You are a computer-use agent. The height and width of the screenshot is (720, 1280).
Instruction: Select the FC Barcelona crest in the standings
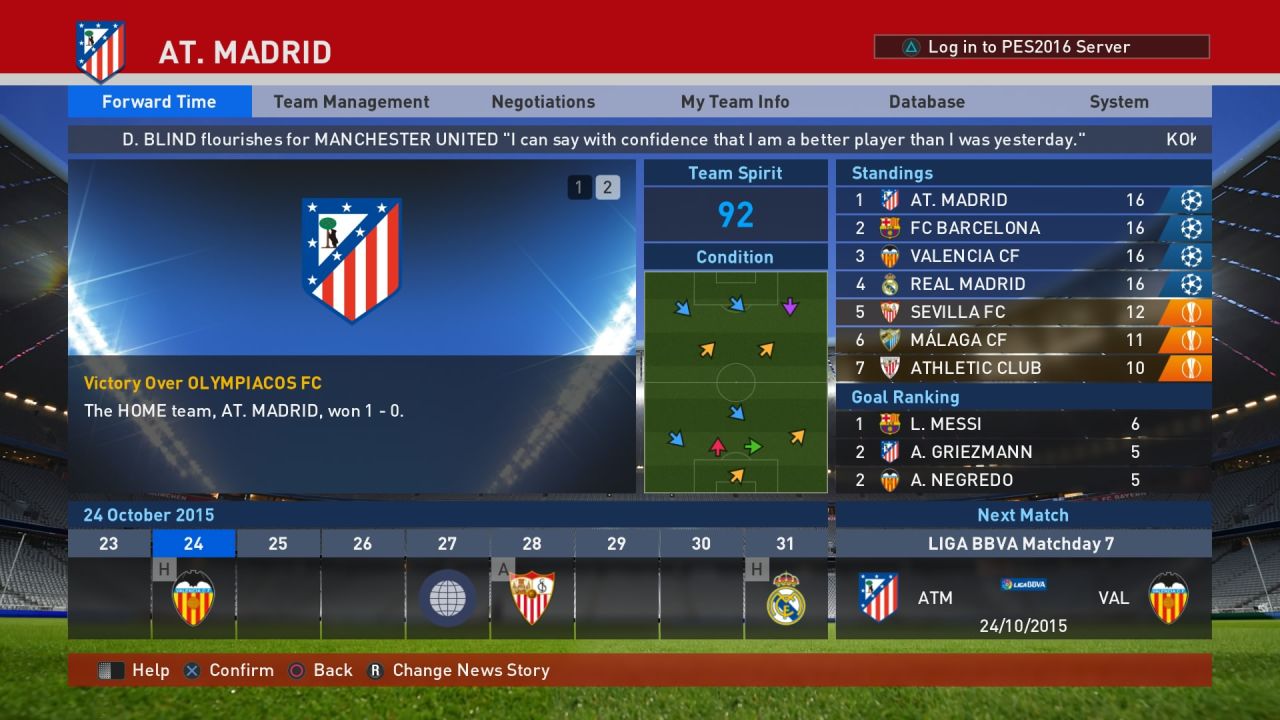tap(889, 228)
